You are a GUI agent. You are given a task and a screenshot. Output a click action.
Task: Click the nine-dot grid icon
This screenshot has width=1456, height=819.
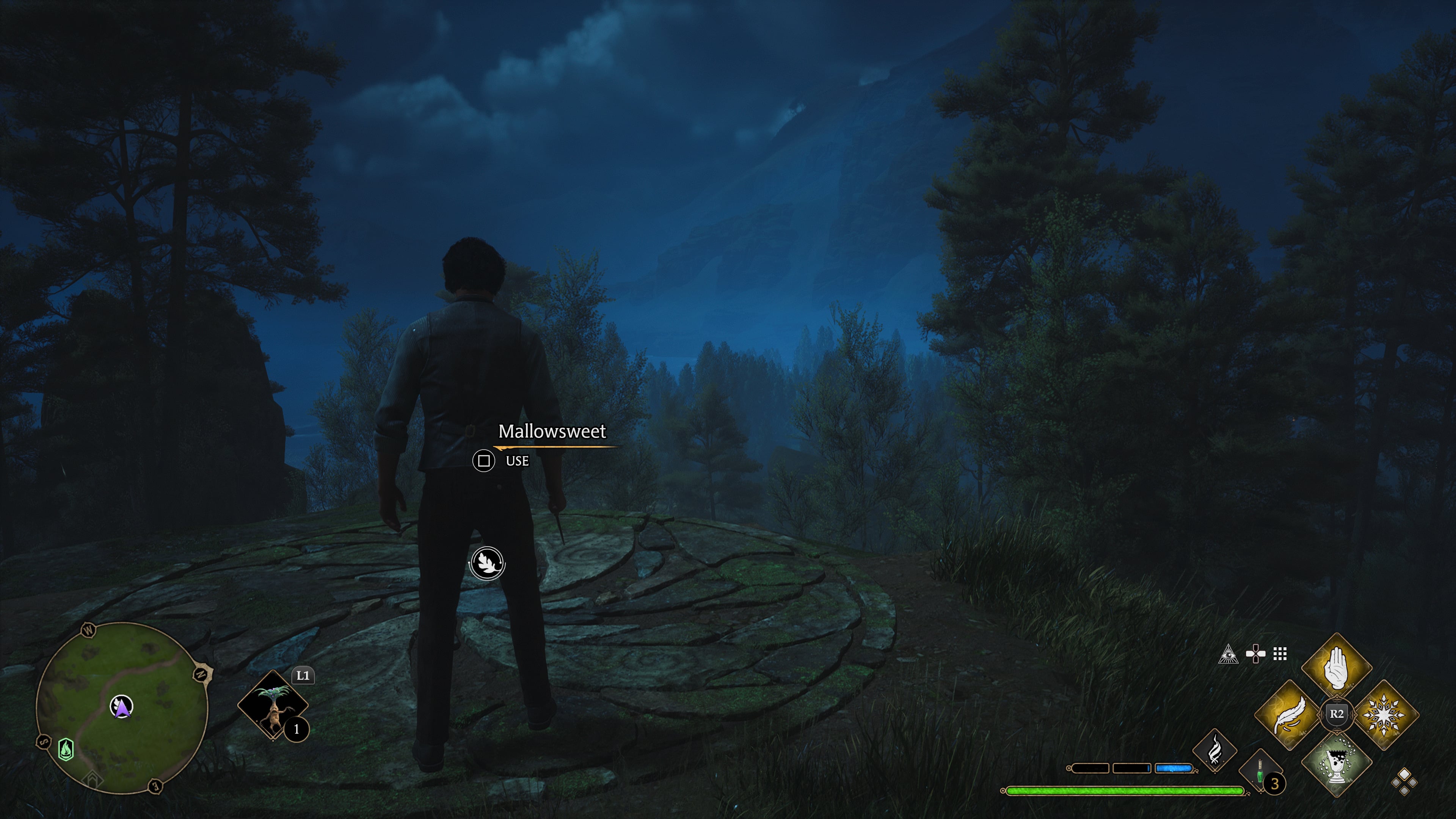click(x=1280, y=654)
